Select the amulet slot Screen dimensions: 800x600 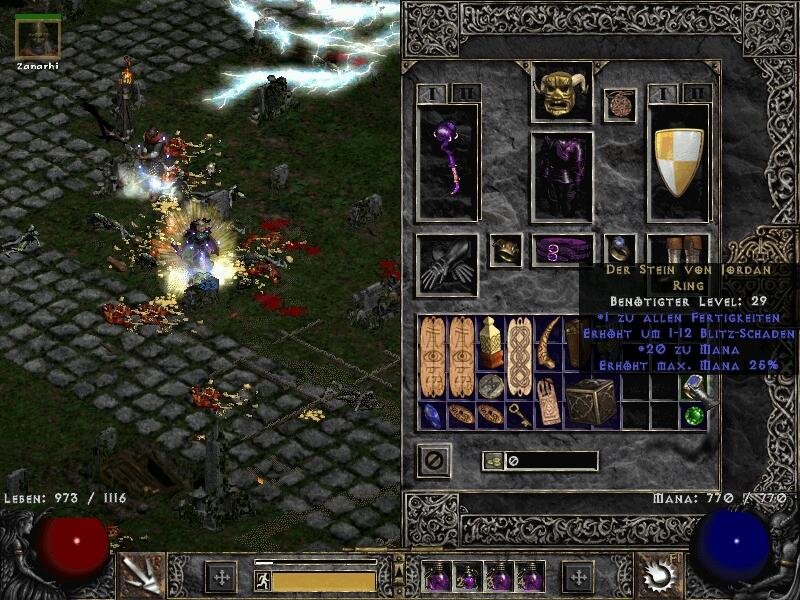pyautogui.click(x=619, y=105)
